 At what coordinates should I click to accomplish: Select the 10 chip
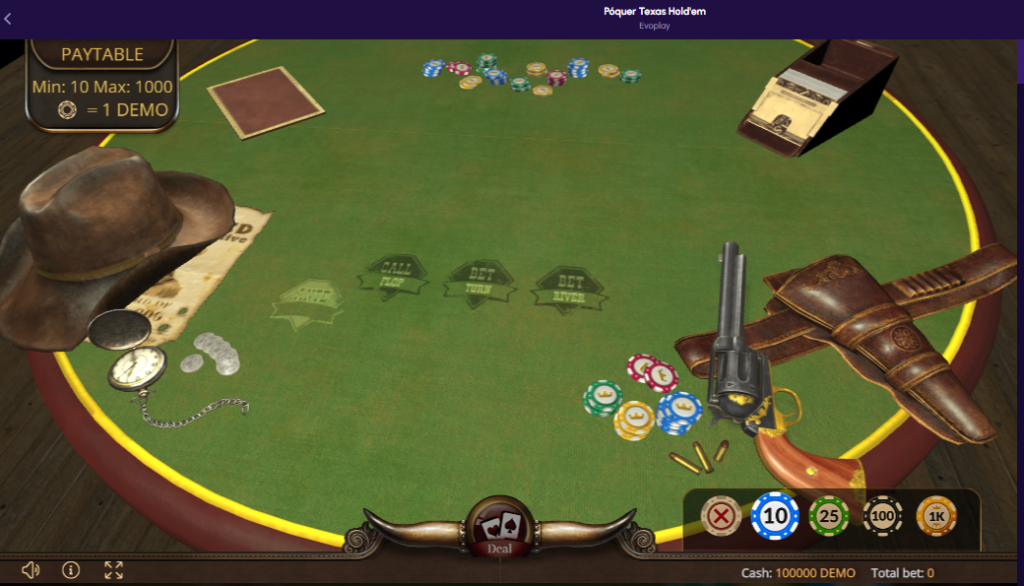point(775,516)
